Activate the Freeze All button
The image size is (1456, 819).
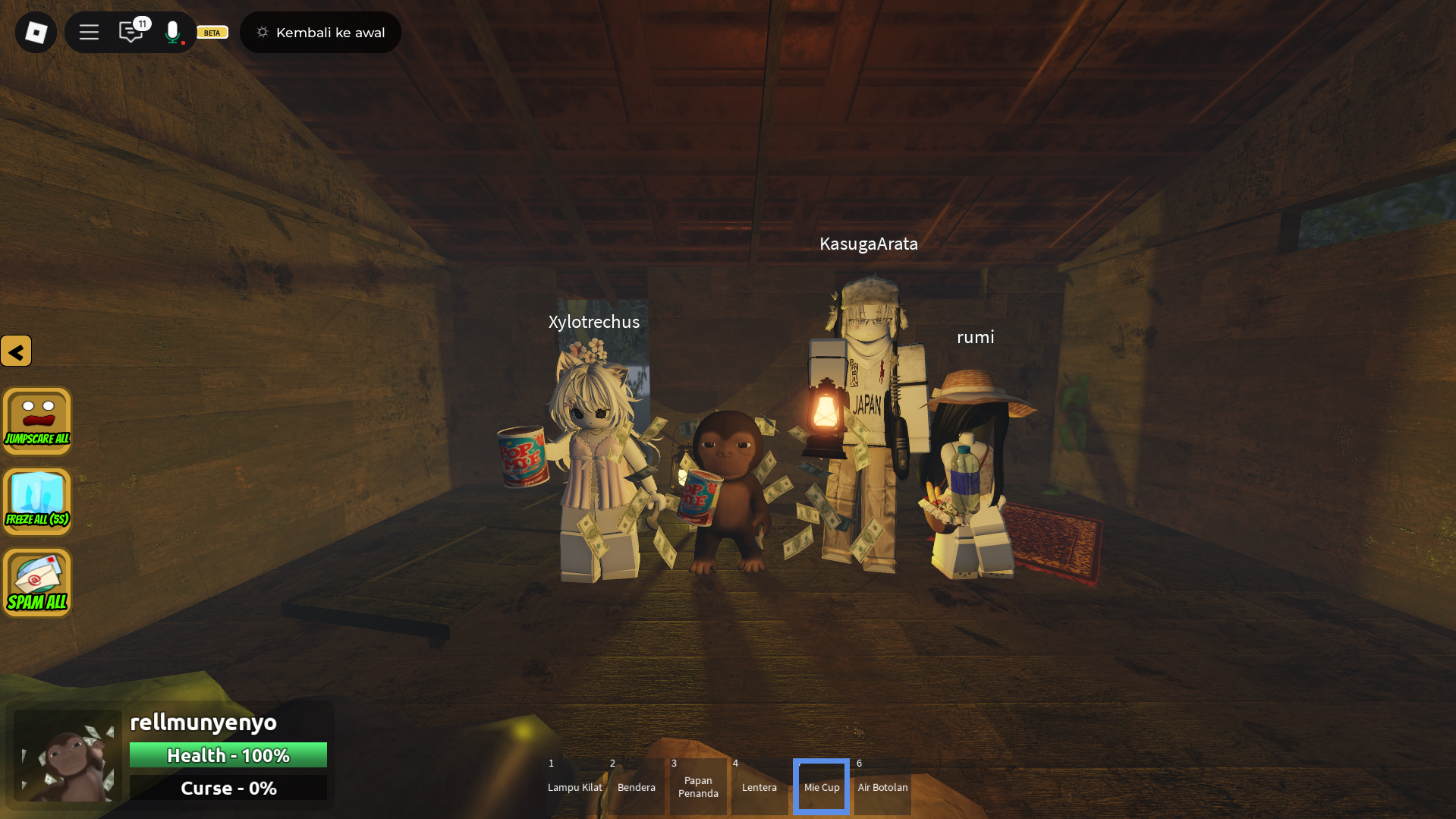[37, 502]
